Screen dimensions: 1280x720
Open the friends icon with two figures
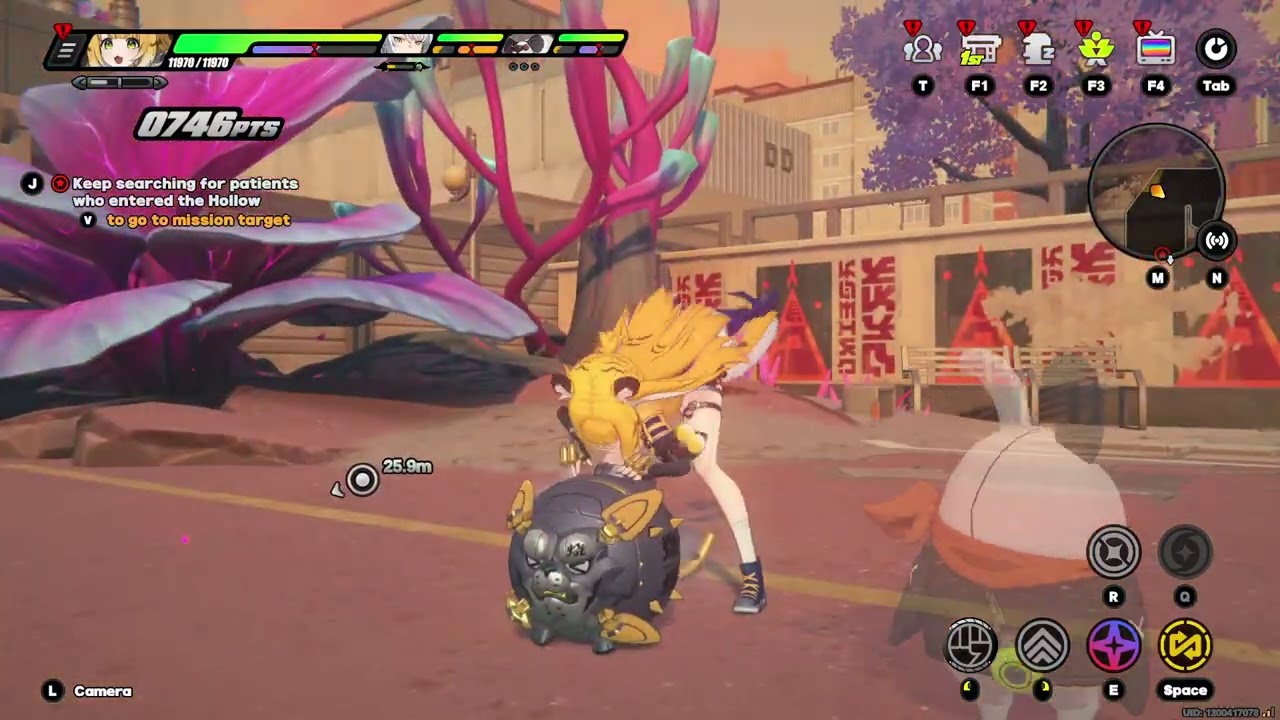[x=922, y=49]
